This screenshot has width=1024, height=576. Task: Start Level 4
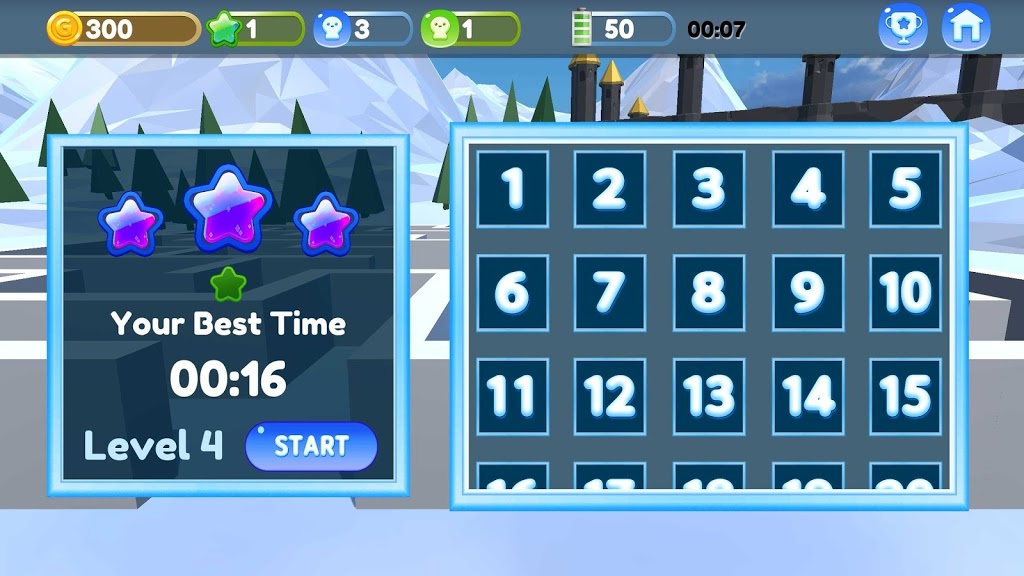point(311,446)
